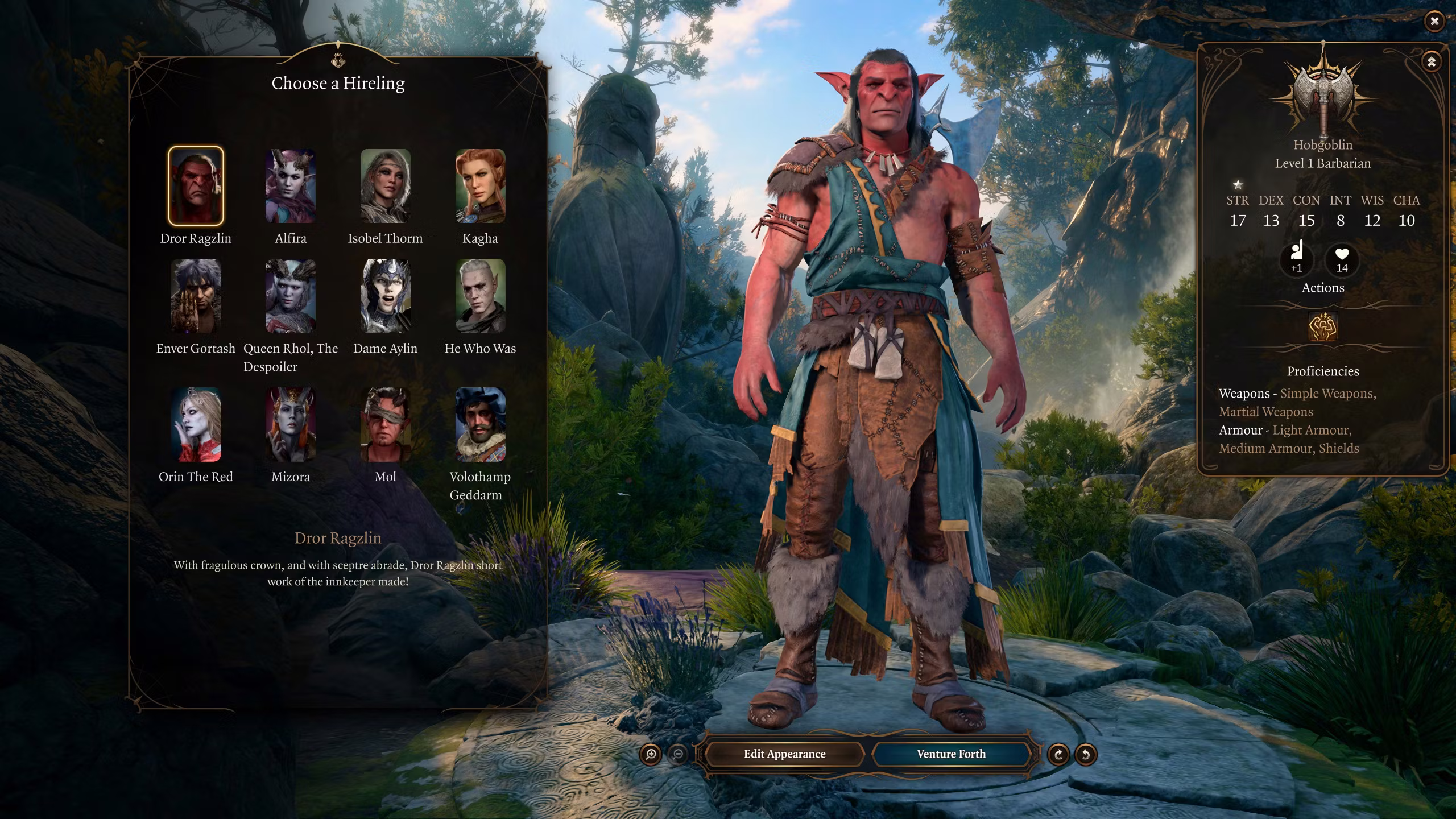Select Queen Rhol, The Despoiler
The width and height of the screenshot is (1456, 819).
click(291, 296)
